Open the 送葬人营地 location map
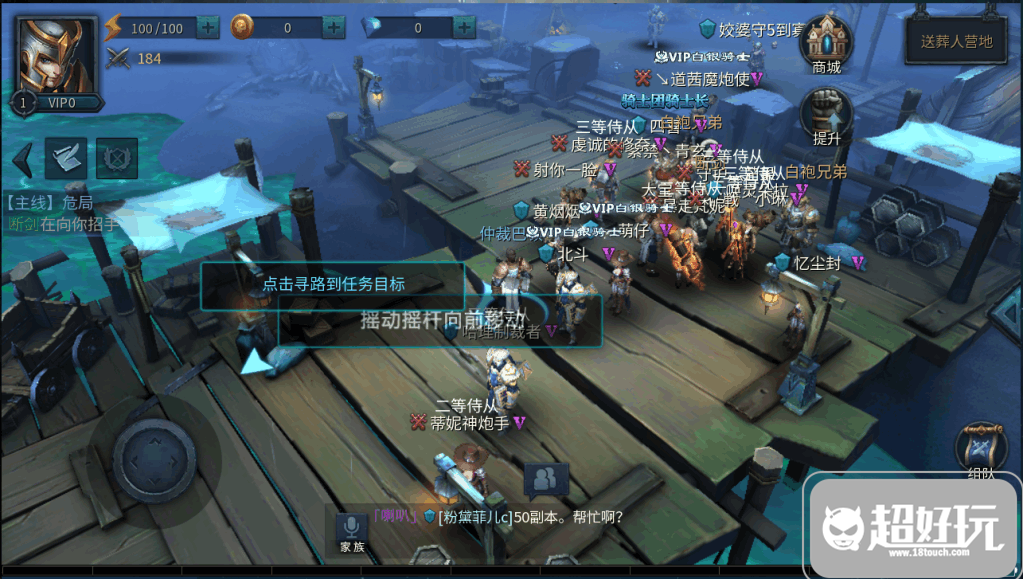The image size is (1023, 579). [x=956, y=42]
